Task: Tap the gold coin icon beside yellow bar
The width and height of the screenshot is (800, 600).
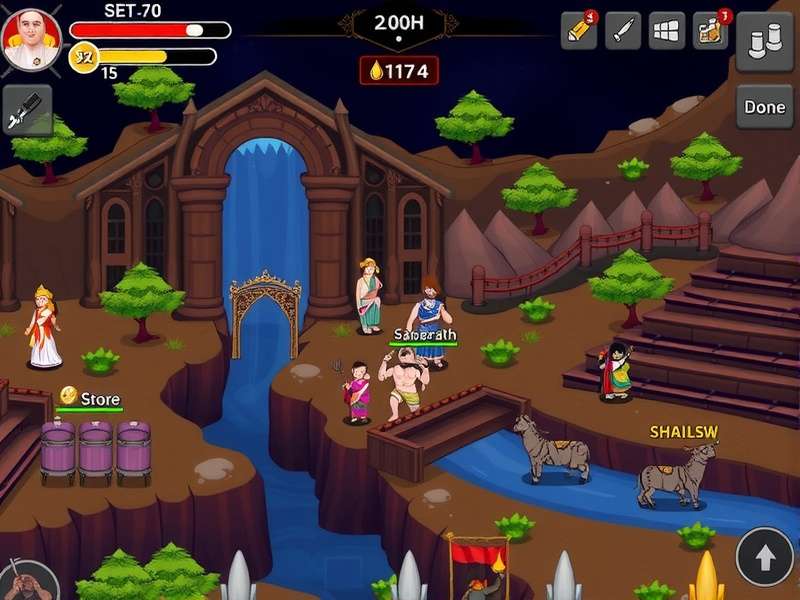Action: tap(83, 57)
